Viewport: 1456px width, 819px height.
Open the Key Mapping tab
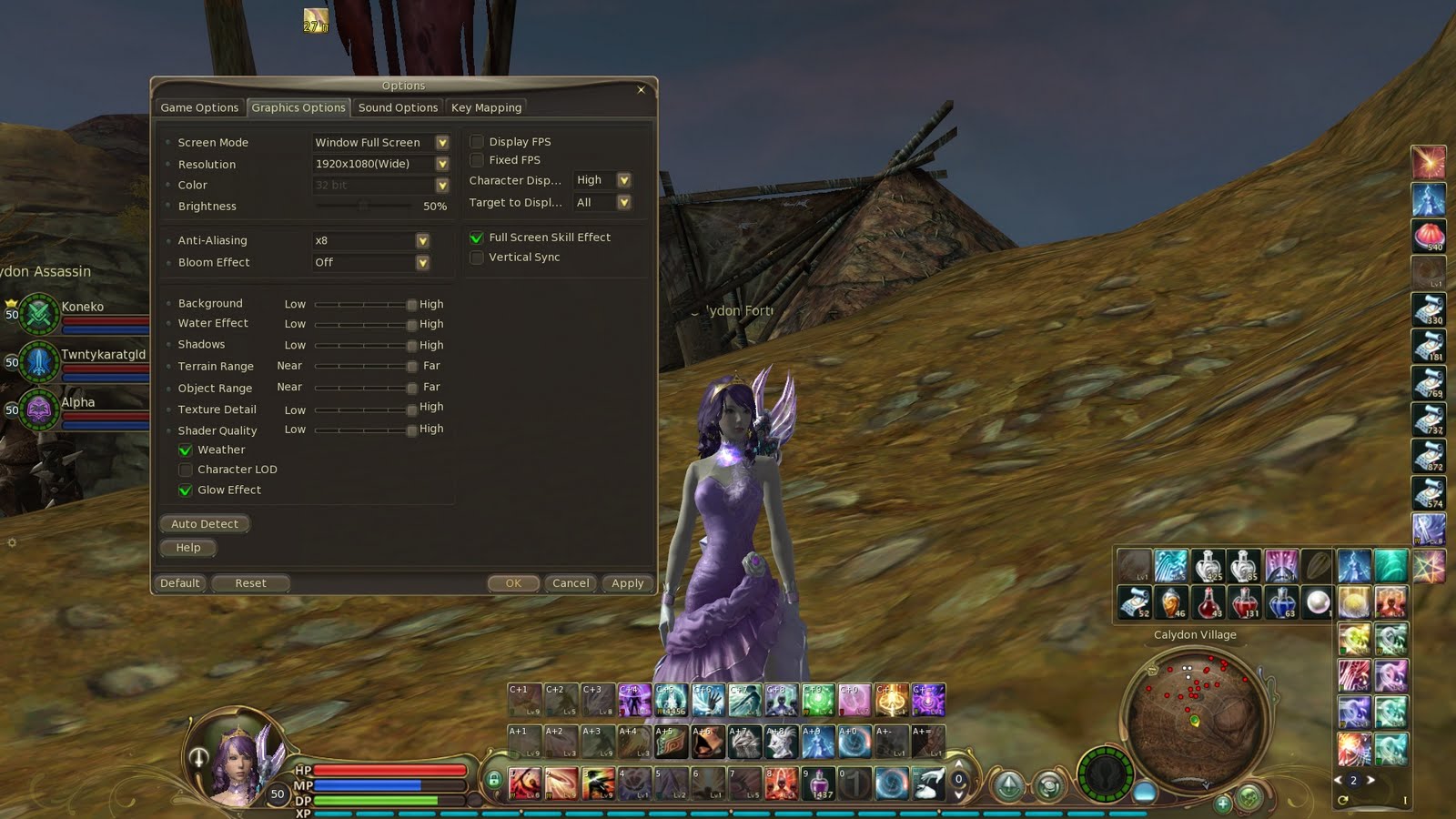[x=486, y=106]
